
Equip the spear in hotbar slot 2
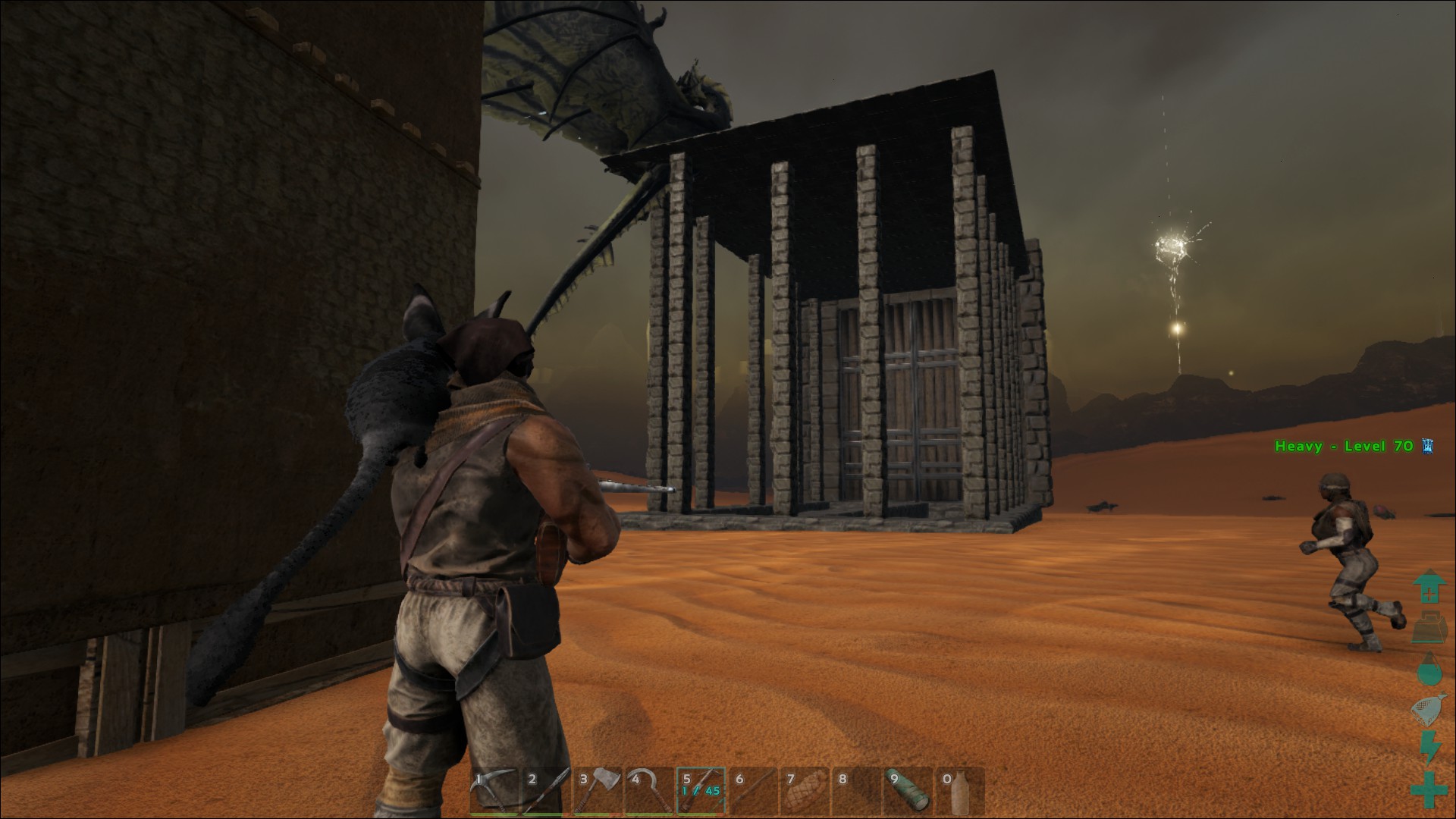544,789
